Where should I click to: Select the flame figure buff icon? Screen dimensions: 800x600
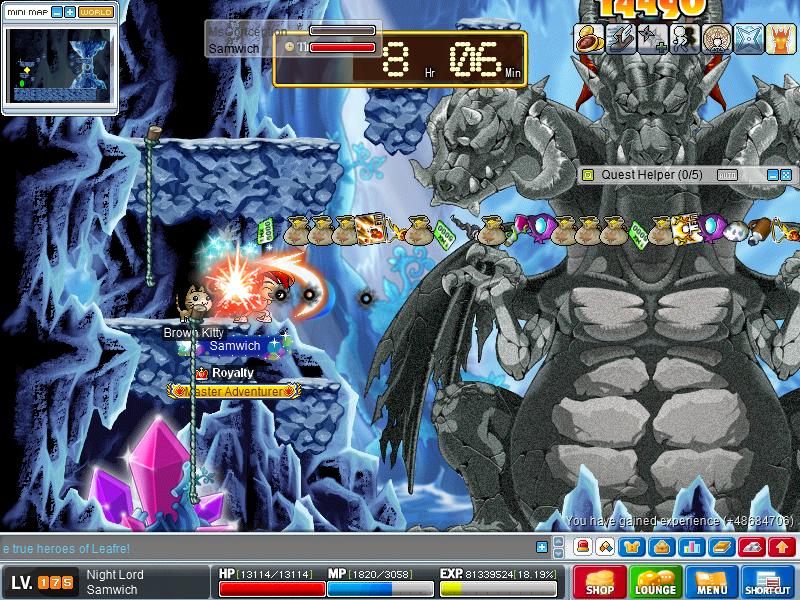pyautogui.click(x=781, y=38)
